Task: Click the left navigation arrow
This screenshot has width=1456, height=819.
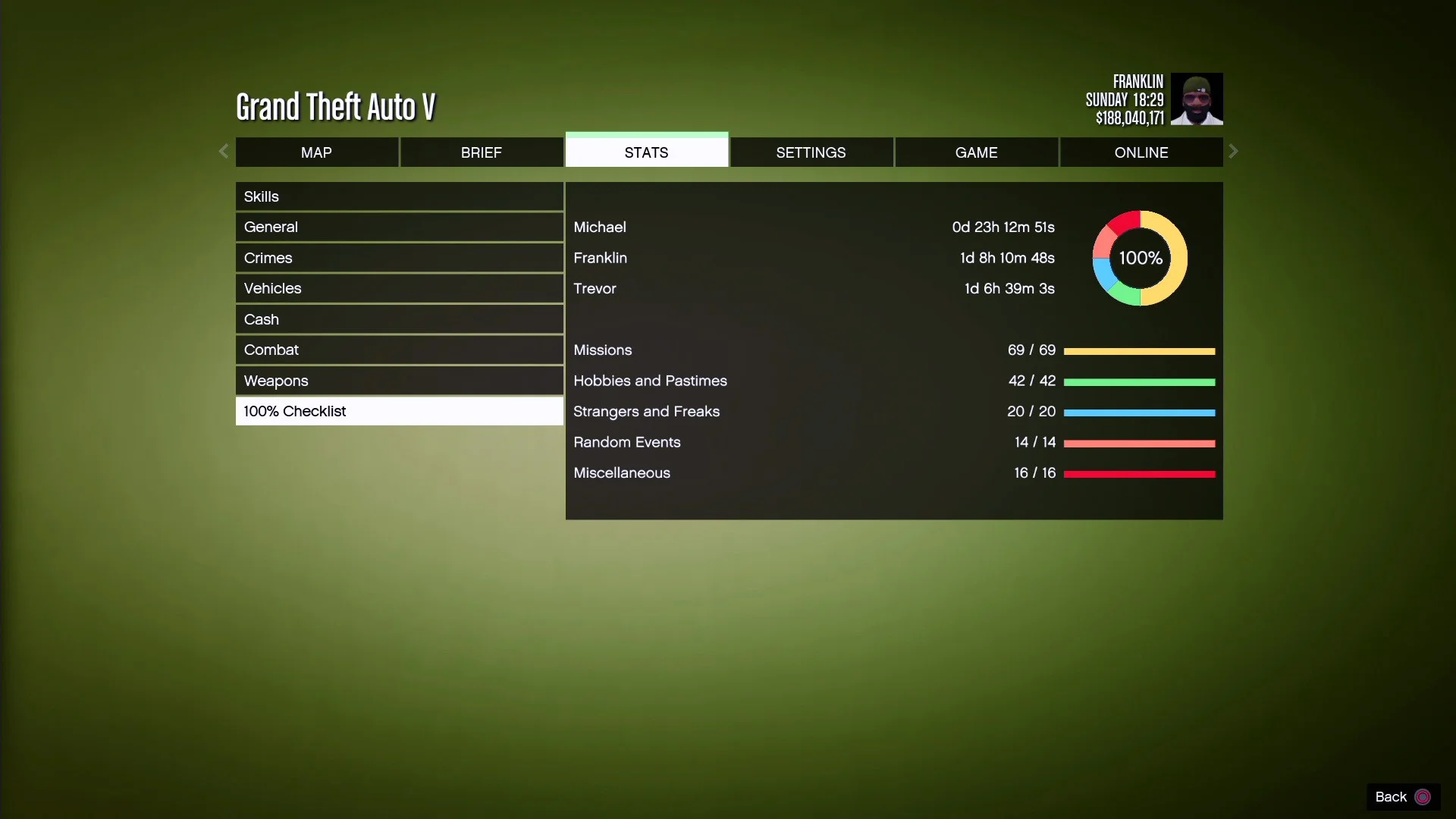Action: click(x=224, y=151)
